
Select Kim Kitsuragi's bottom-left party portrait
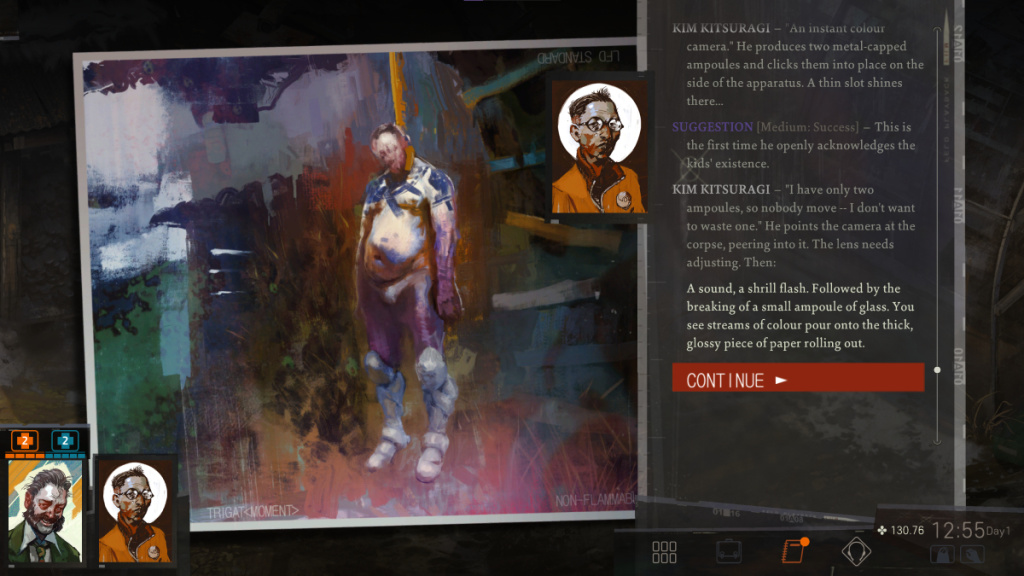click(x=134, y=510)
